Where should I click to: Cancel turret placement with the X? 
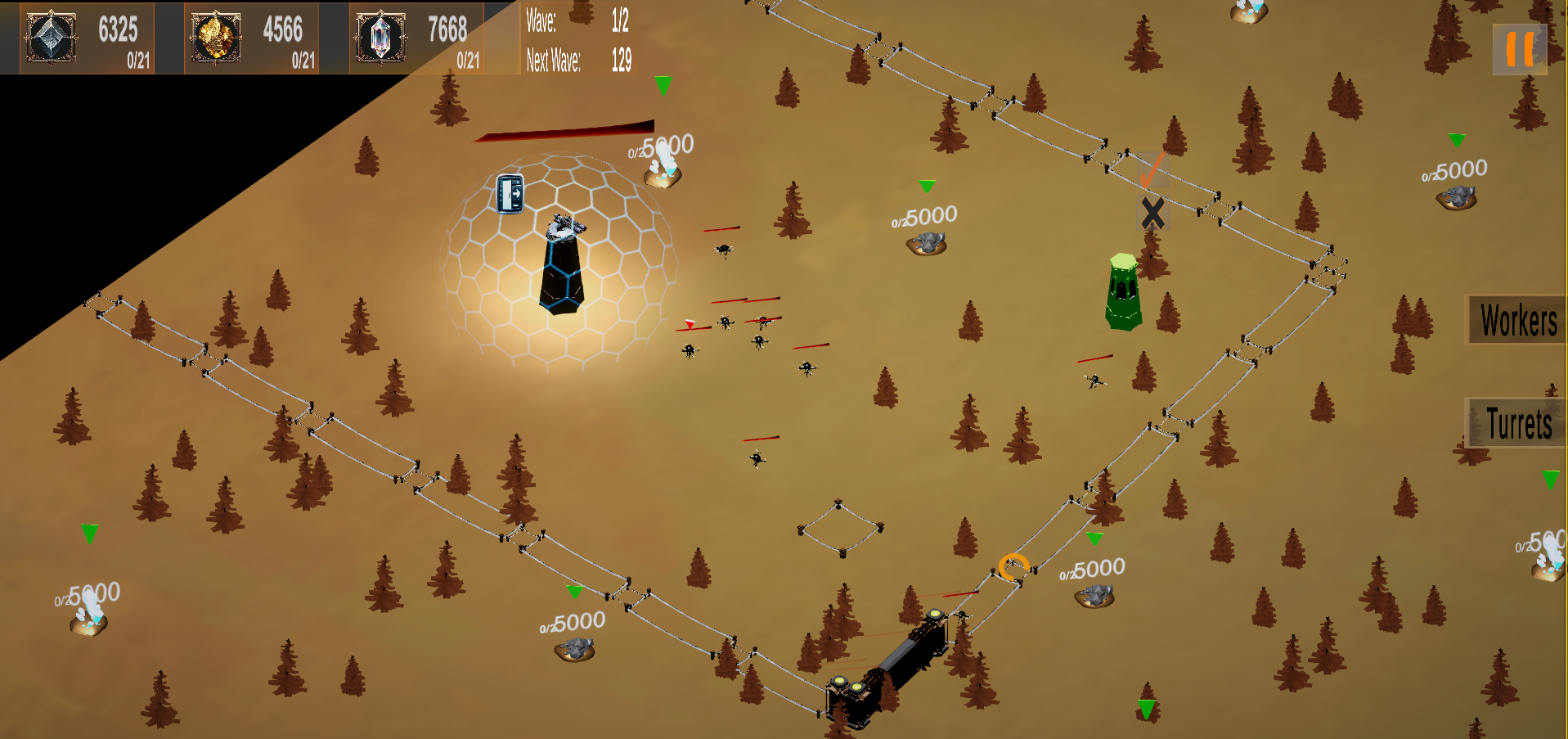(x=1153, y=213)
